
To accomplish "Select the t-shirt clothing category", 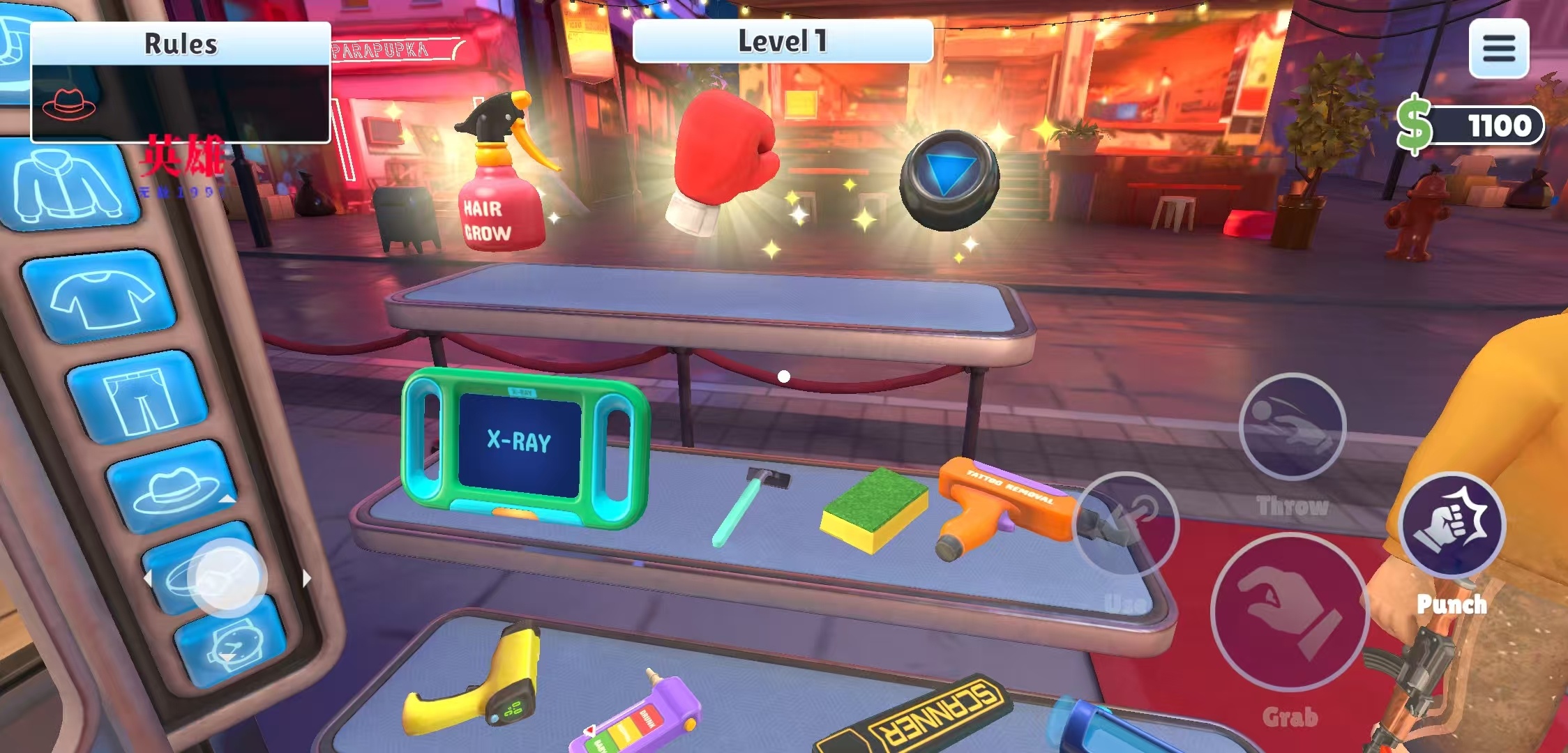I will 101,297.
